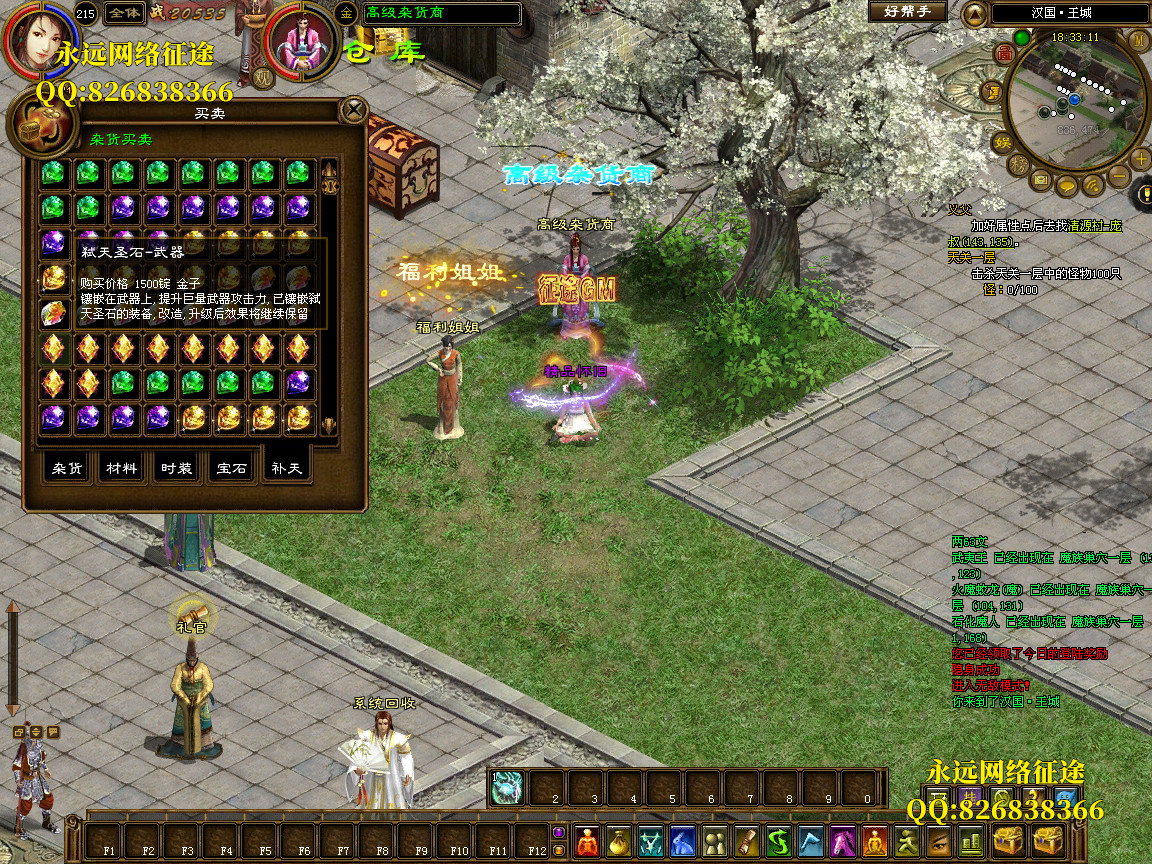
Task: Open the 榜 rankings button
Action: (x=1018, y=163)
